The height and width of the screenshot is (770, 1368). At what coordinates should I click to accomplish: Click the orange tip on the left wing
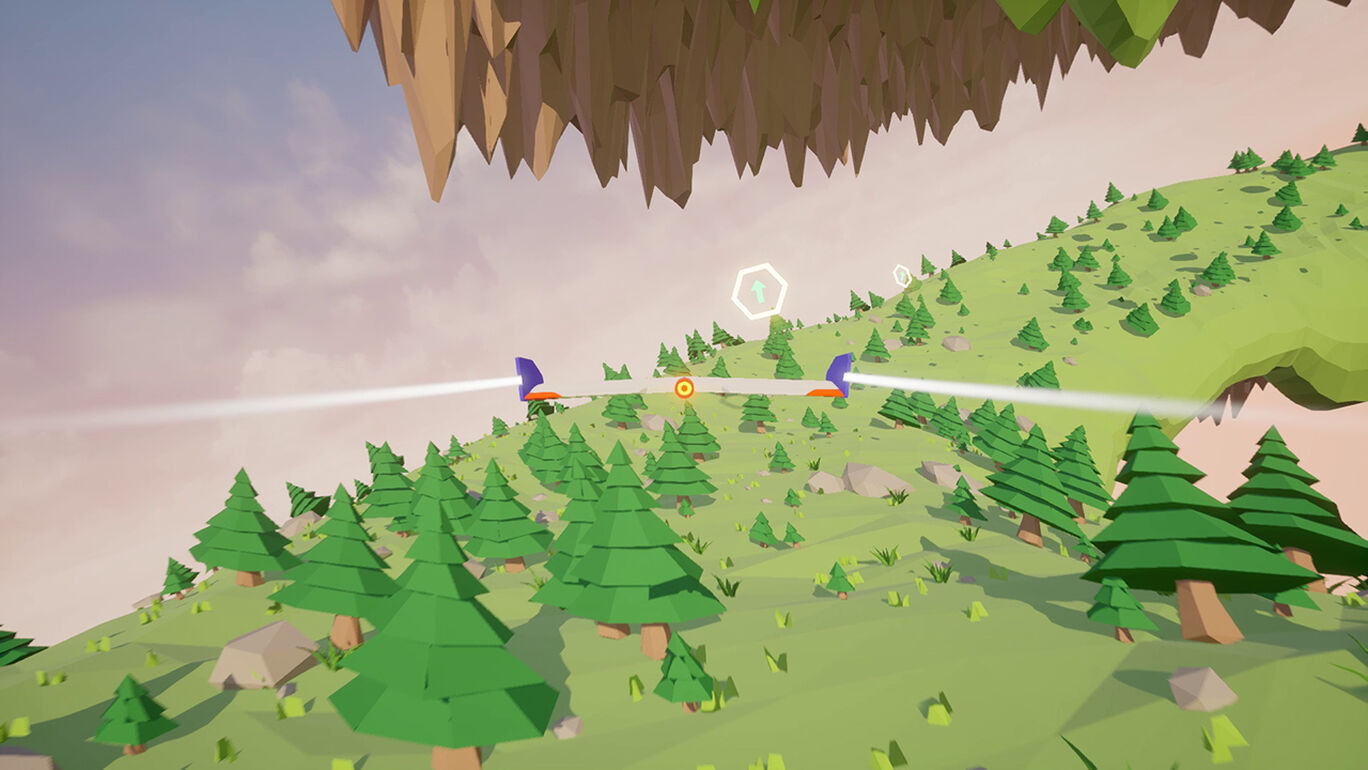point(545,395)
